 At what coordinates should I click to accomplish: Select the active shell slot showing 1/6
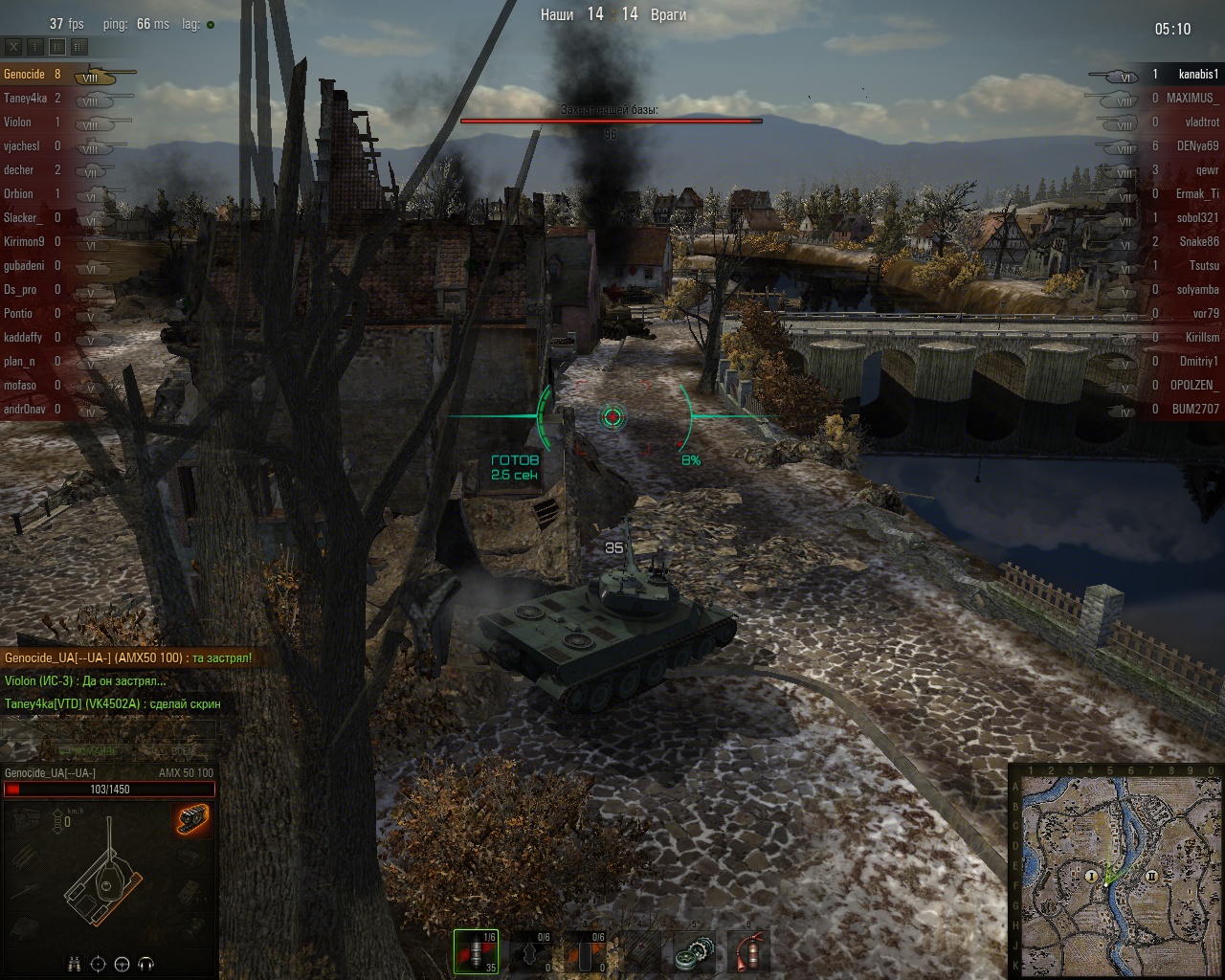click(x=477, y=951)
